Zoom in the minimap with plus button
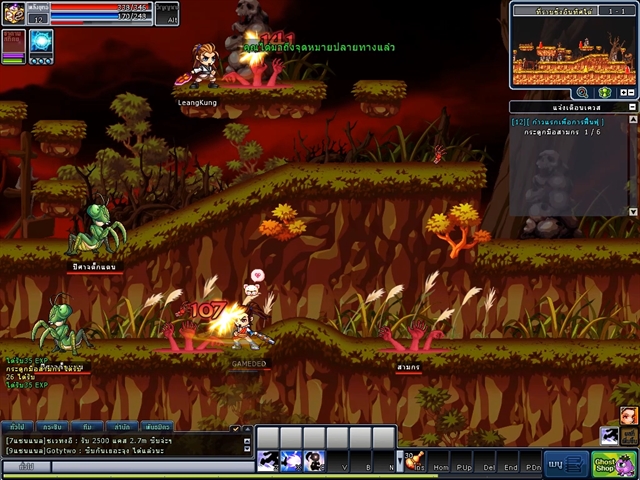This screenshot has width=640, height=480. click(x=622, y=92)
